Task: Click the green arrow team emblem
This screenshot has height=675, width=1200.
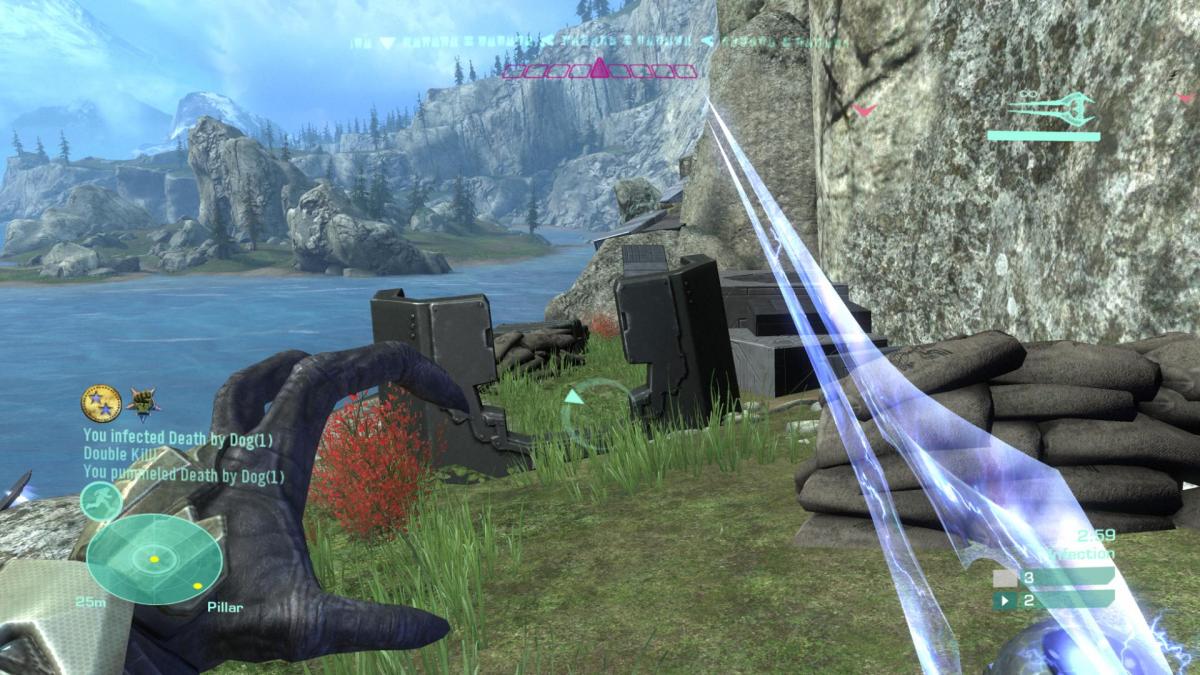Action: pyautogui.click(x=1003, y=601)
